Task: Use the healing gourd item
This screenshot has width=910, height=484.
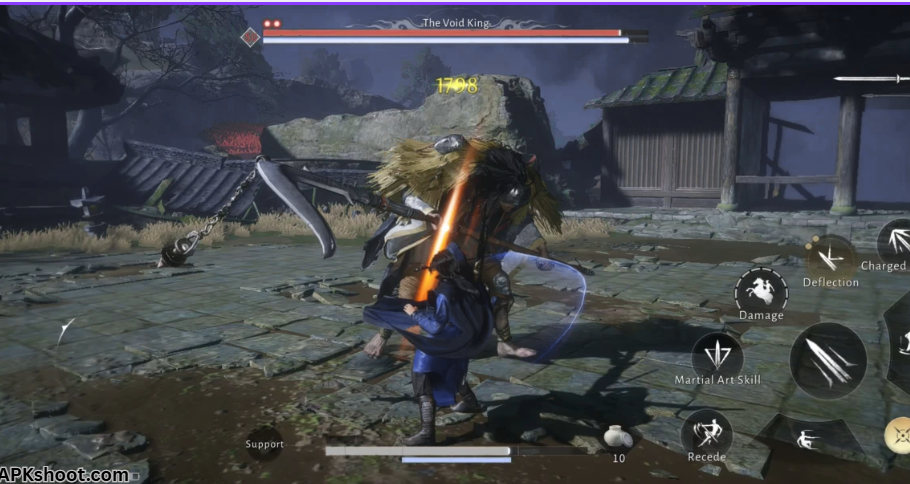Action: 618,437
